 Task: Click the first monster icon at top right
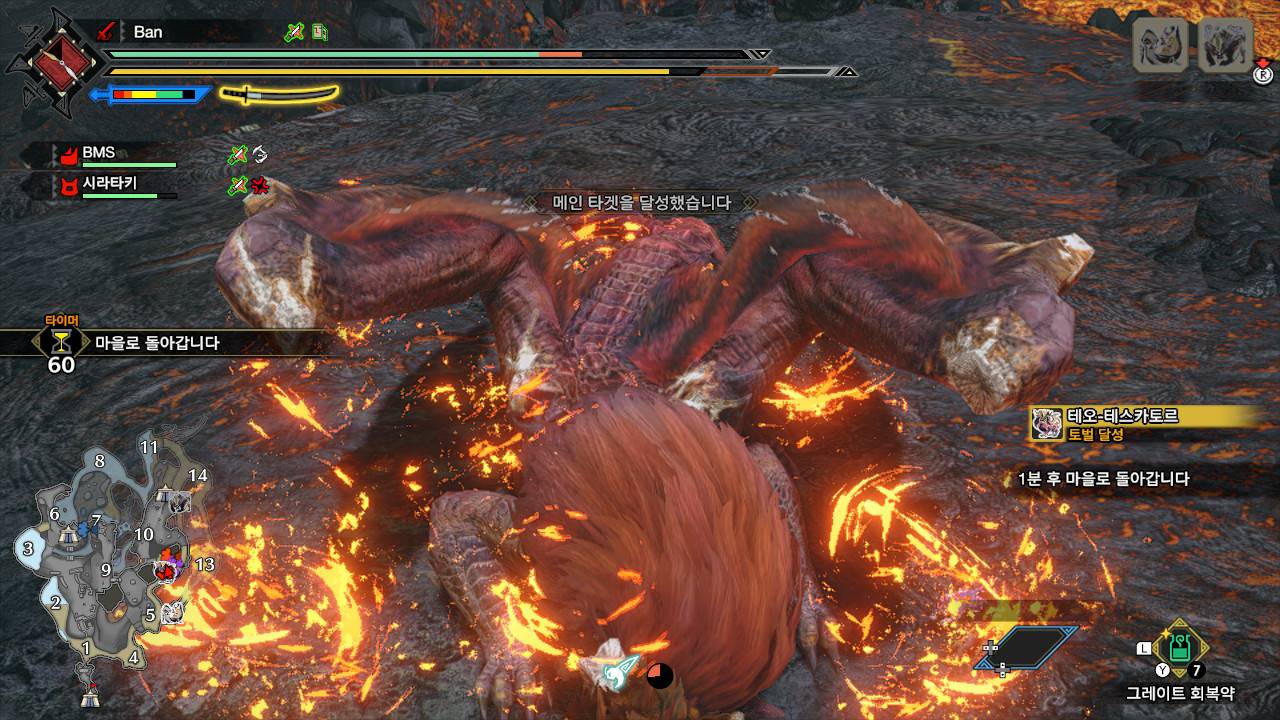click(1160, 44)
